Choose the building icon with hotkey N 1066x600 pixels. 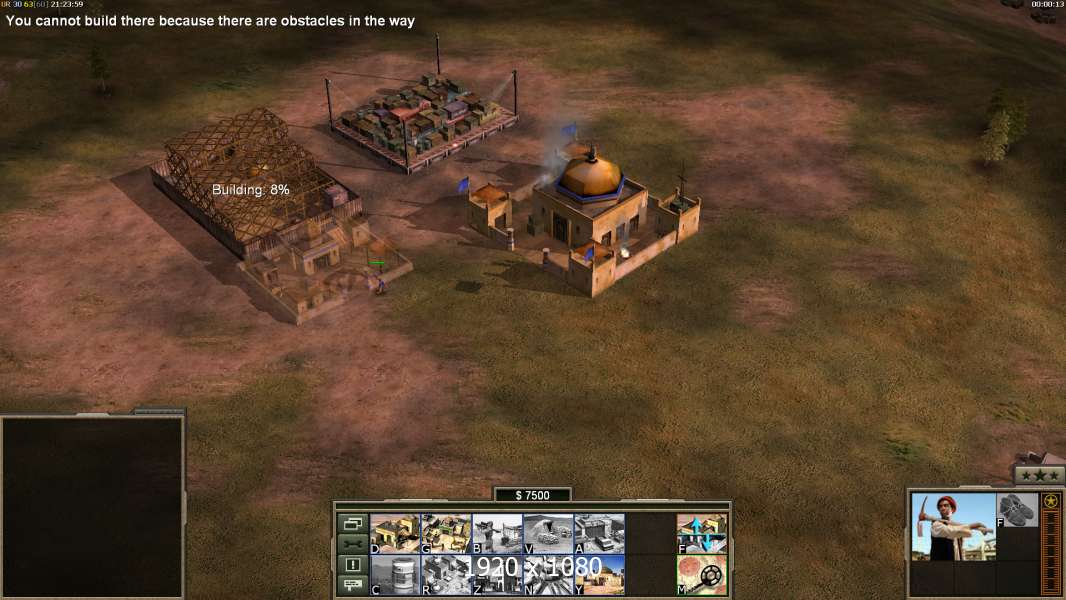coord(548,575)
